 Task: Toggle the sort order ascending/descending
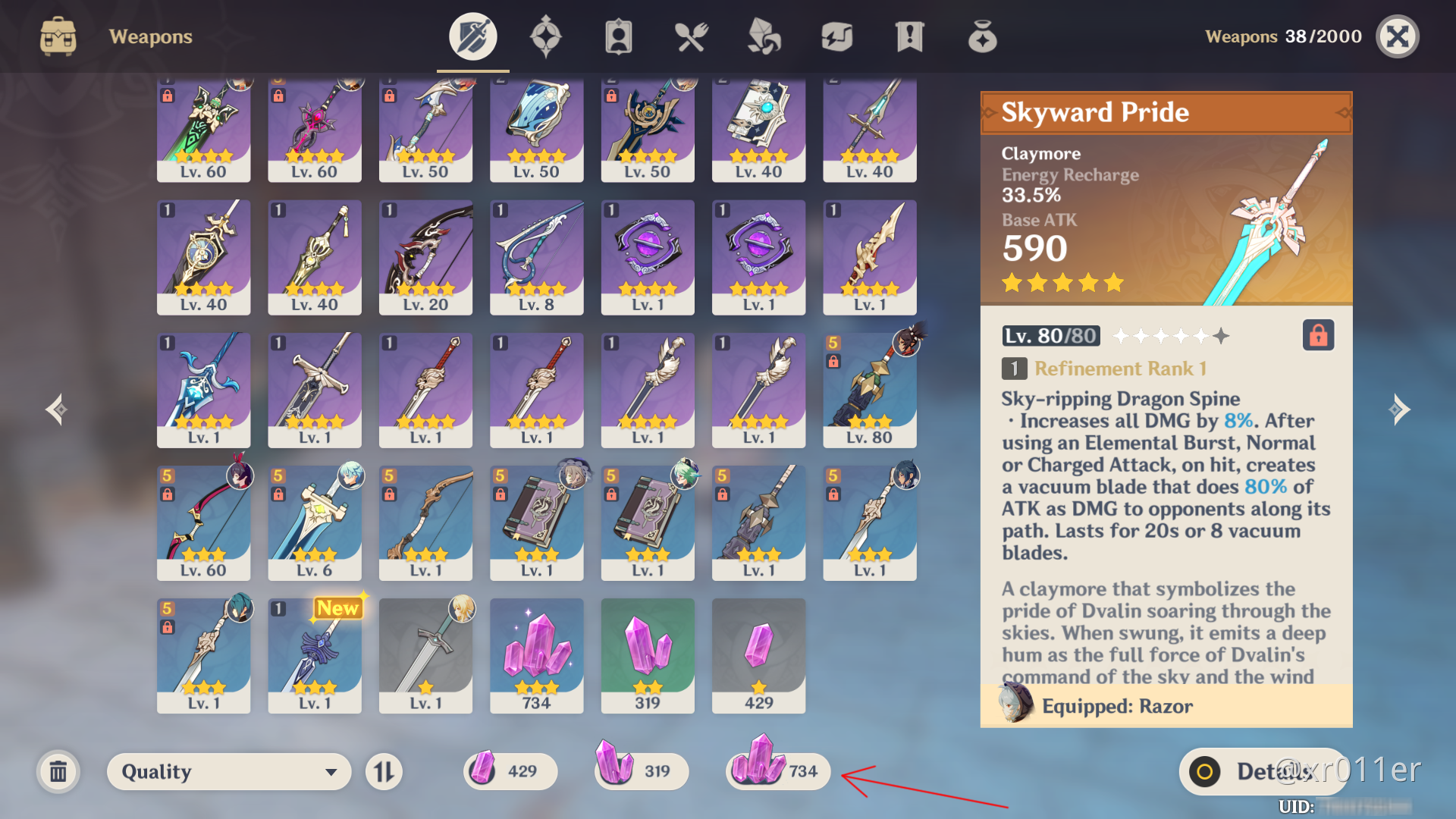click(383, 771)
